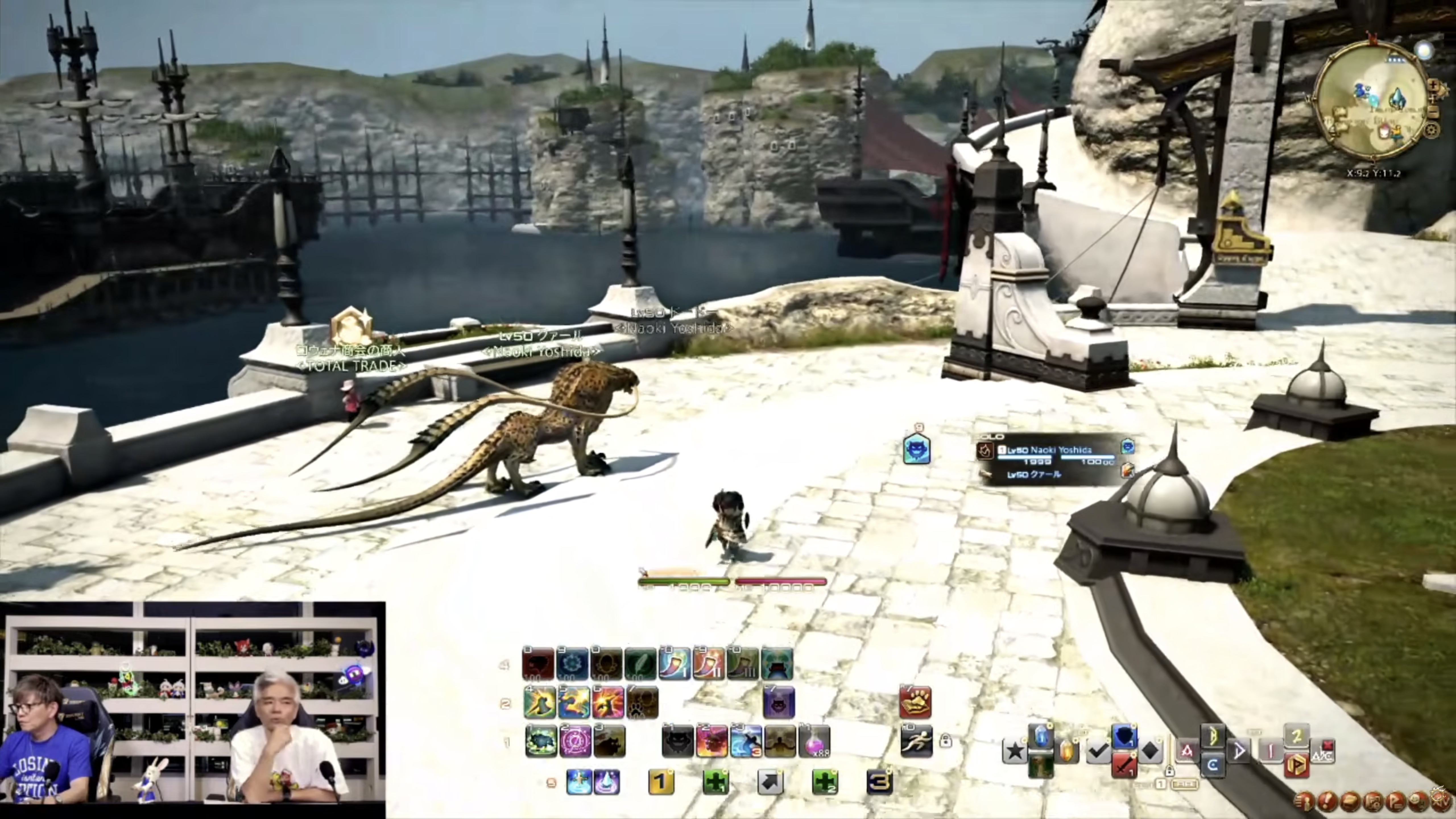Use the red sword icon slot

click(1124, 765)
